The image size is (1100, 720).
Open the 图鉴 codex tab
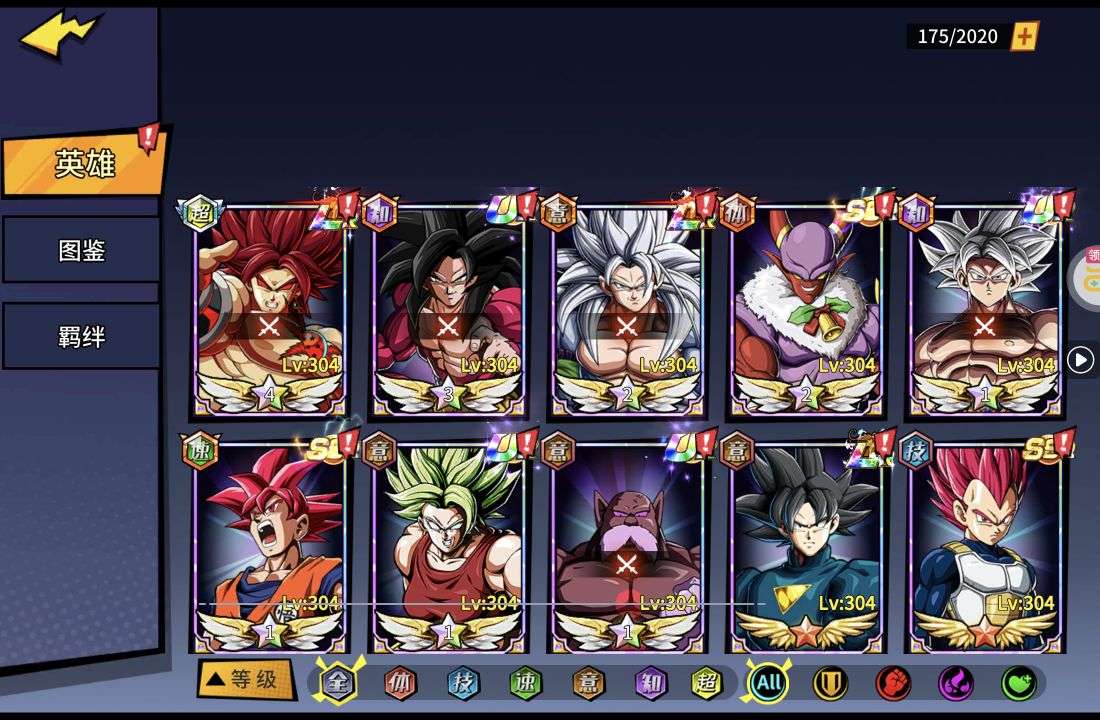[82, 250]
